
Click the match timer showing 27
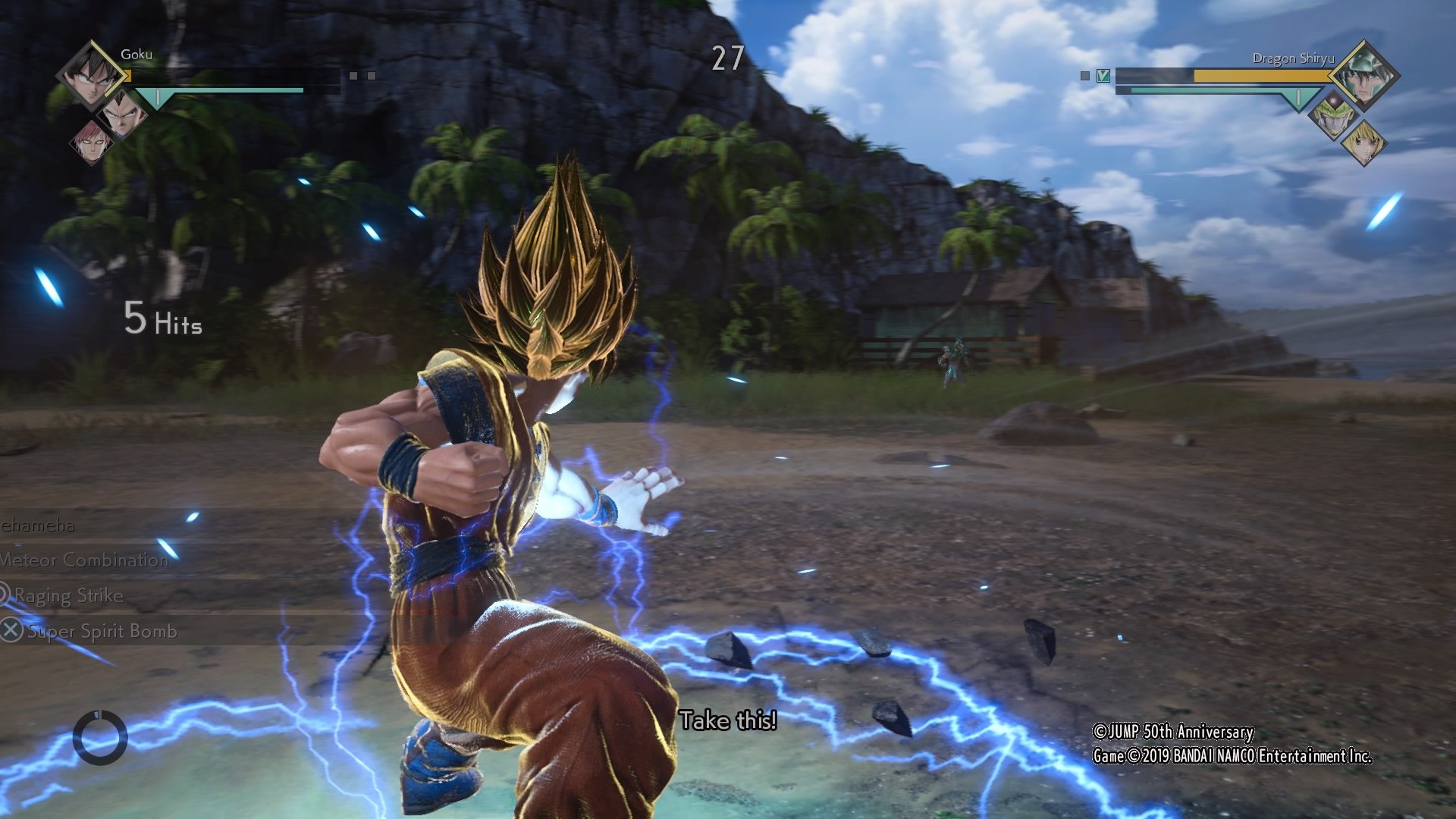click(726, 57)
